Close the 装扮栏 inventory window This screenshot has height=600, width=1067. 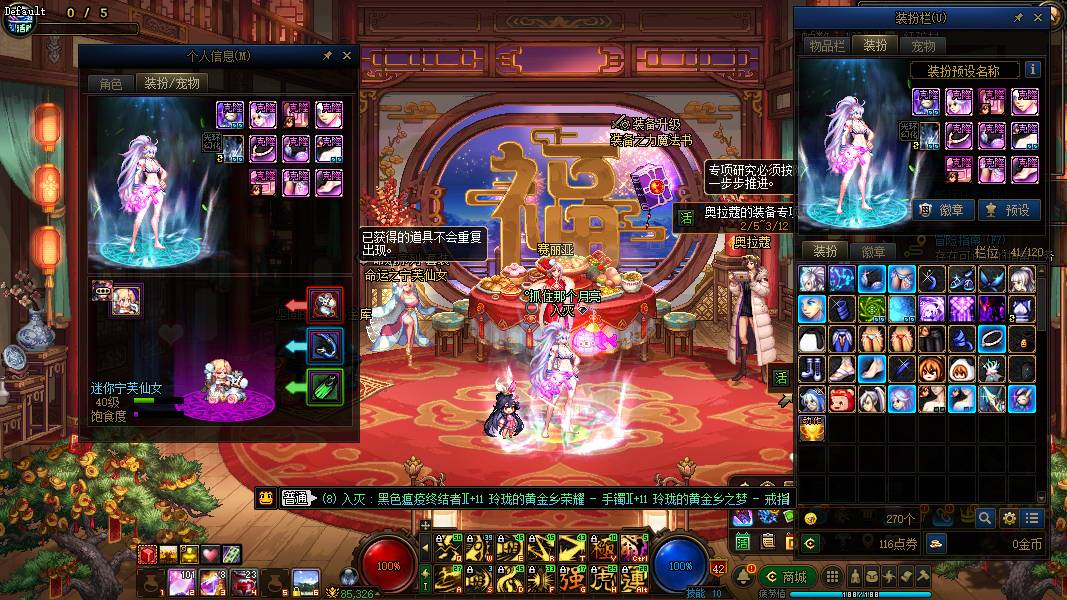tap(1039, 18)
